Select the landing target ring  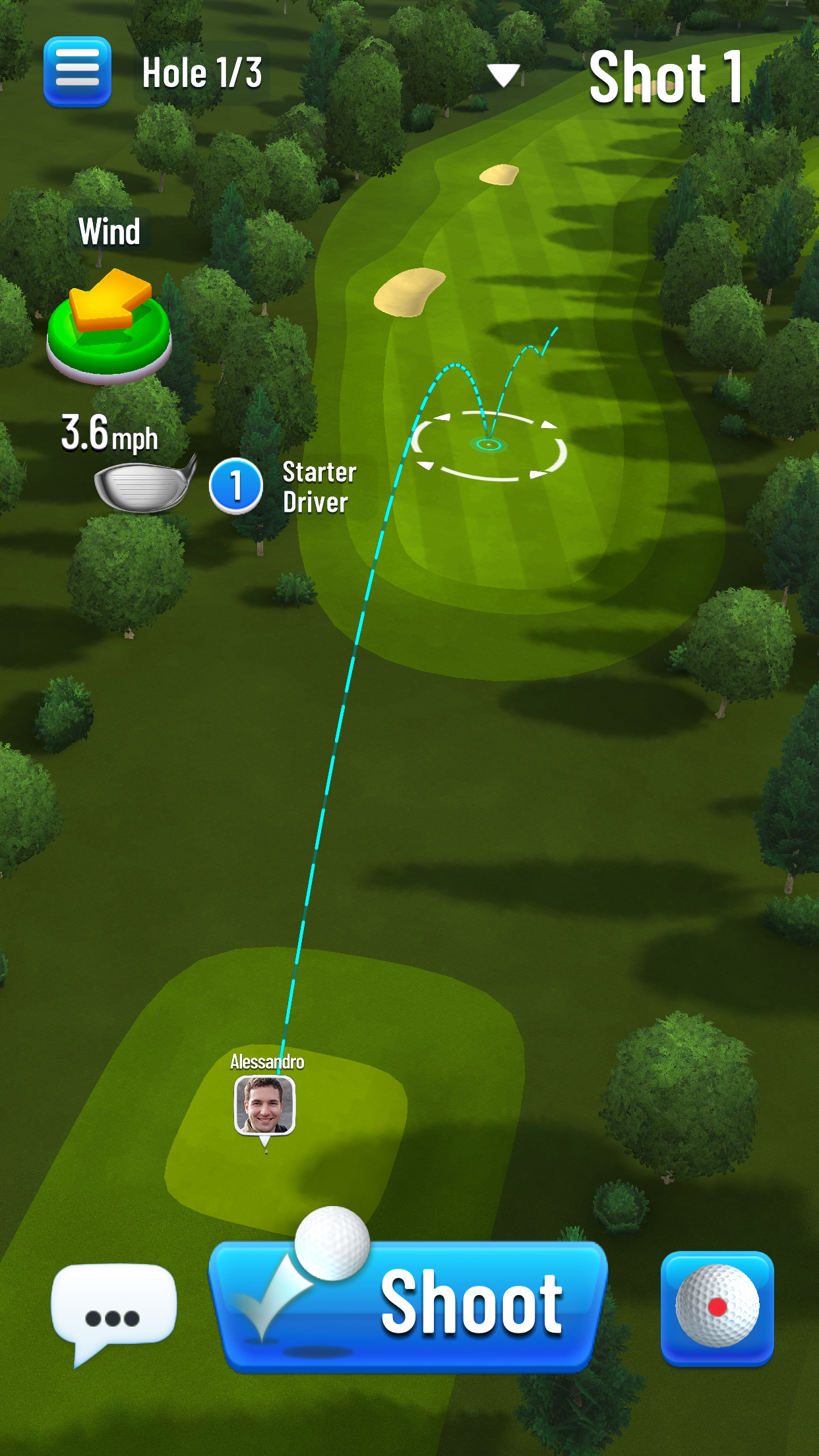click(489, 445)
